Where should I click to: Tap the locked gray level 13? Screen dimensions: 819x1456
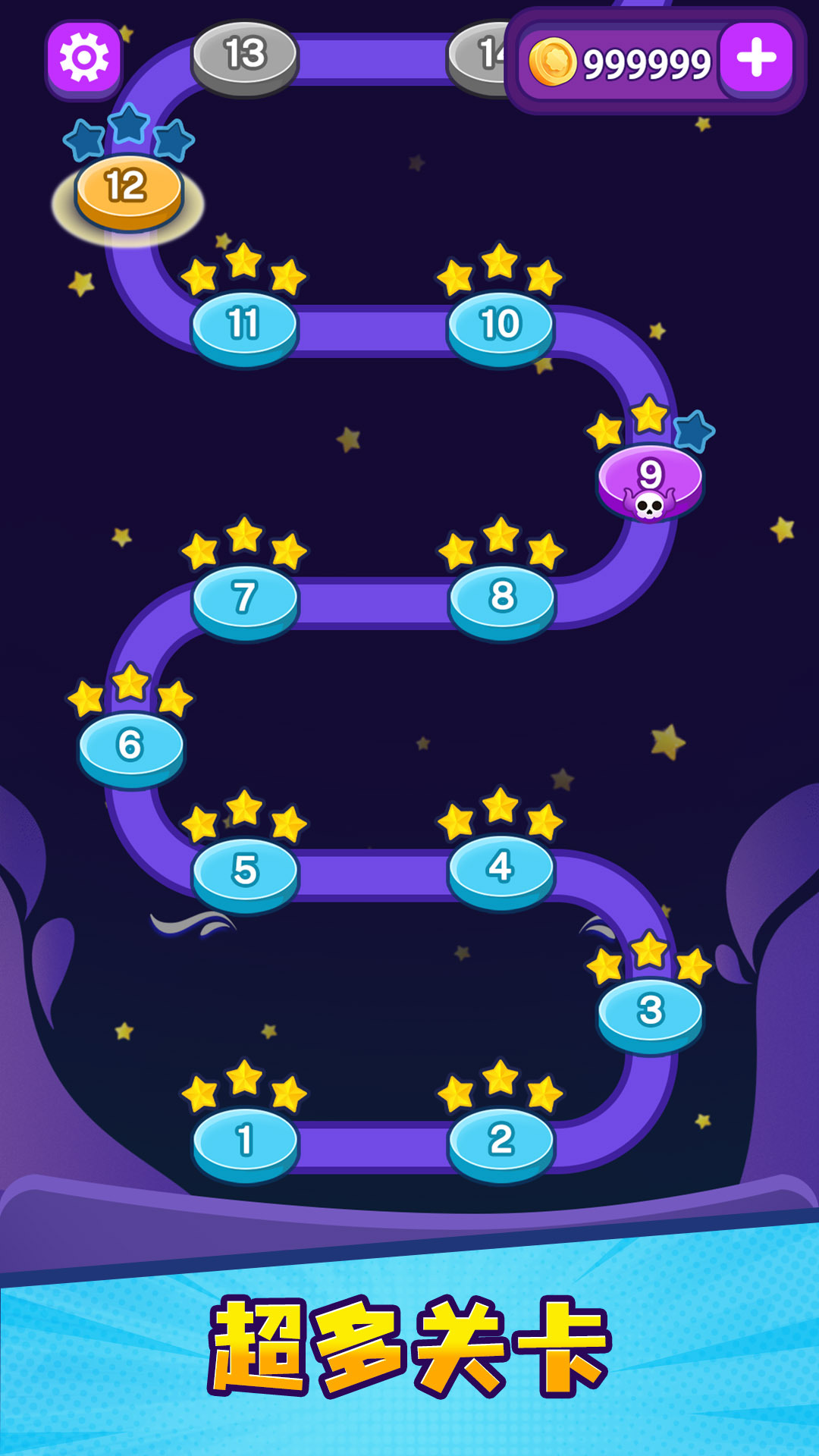tap(244, 56)
